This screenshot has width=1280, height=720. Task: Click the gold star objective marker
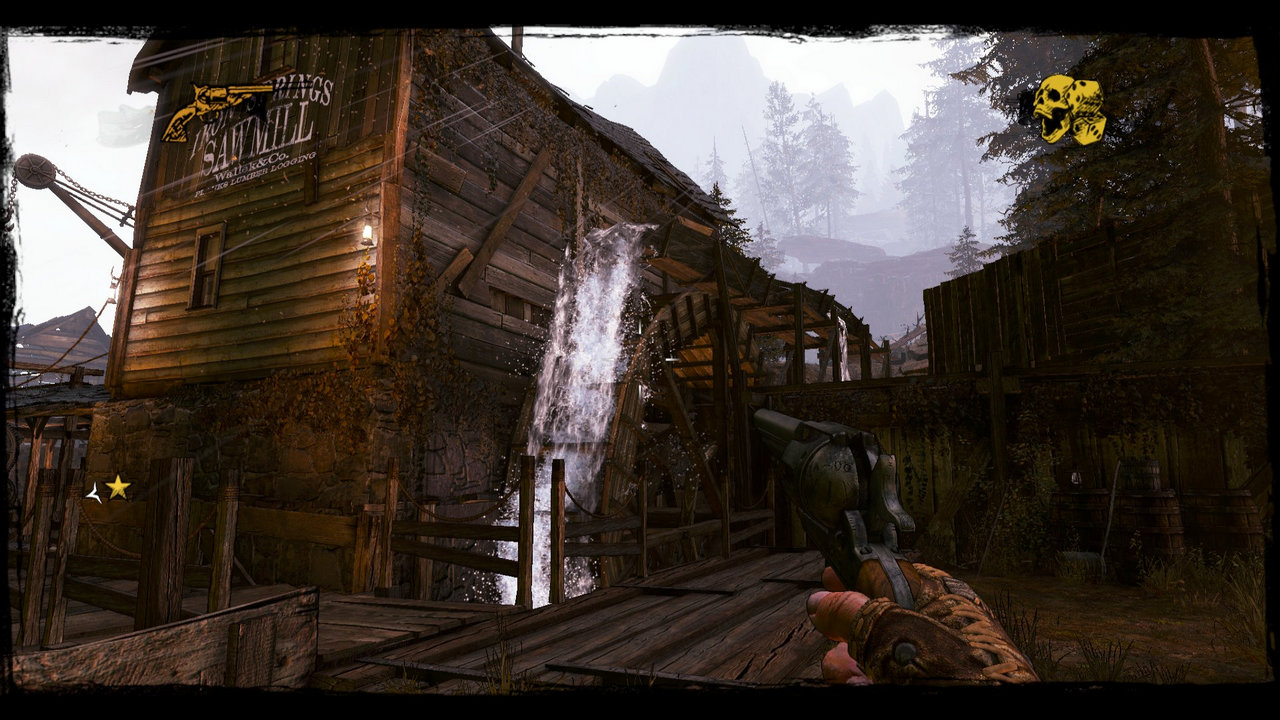(x=118, y=487)
